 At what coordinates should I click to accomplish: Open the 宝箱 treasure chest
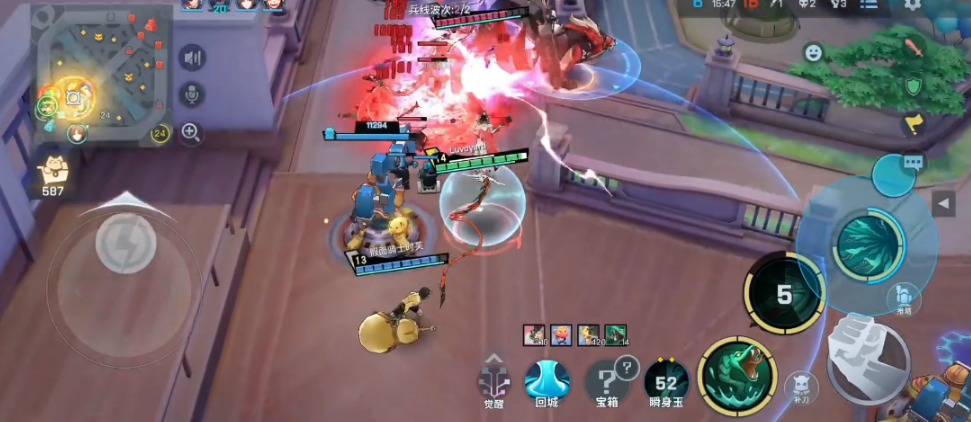tap(607, 380)
